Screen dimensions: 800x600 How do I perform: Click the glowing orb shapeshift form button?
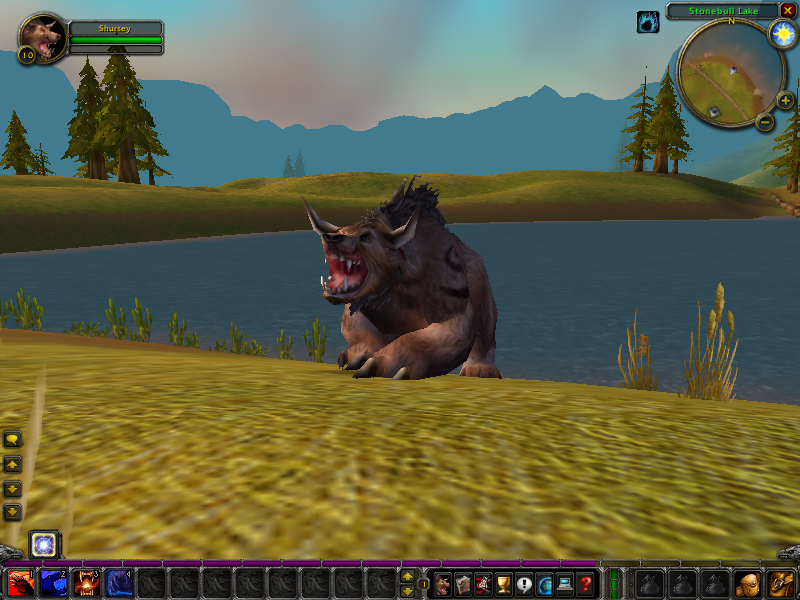44,545
